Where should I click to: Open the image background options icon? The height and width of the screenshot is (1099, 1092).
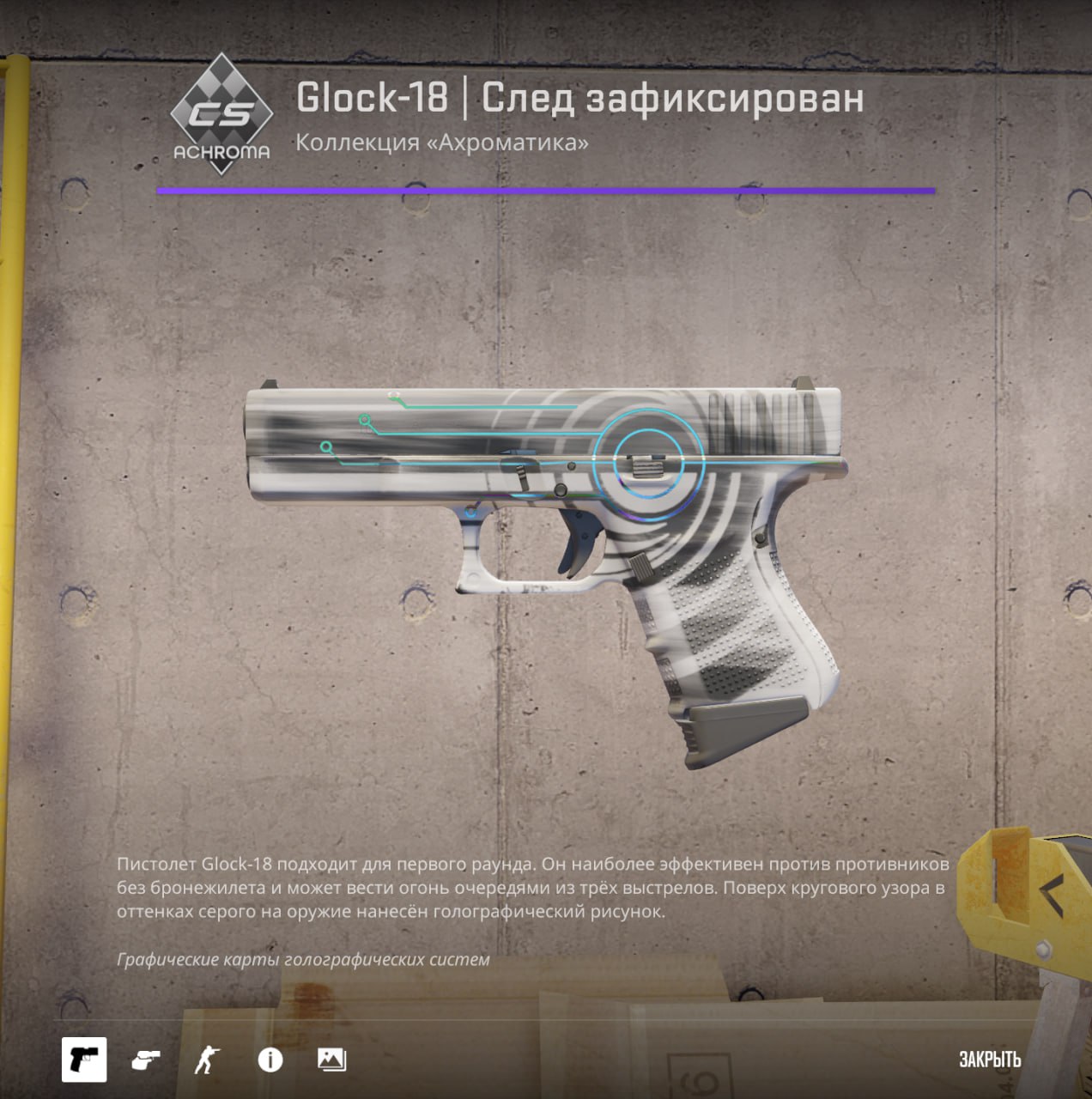pyautogui.click(x=331, y=1060)
